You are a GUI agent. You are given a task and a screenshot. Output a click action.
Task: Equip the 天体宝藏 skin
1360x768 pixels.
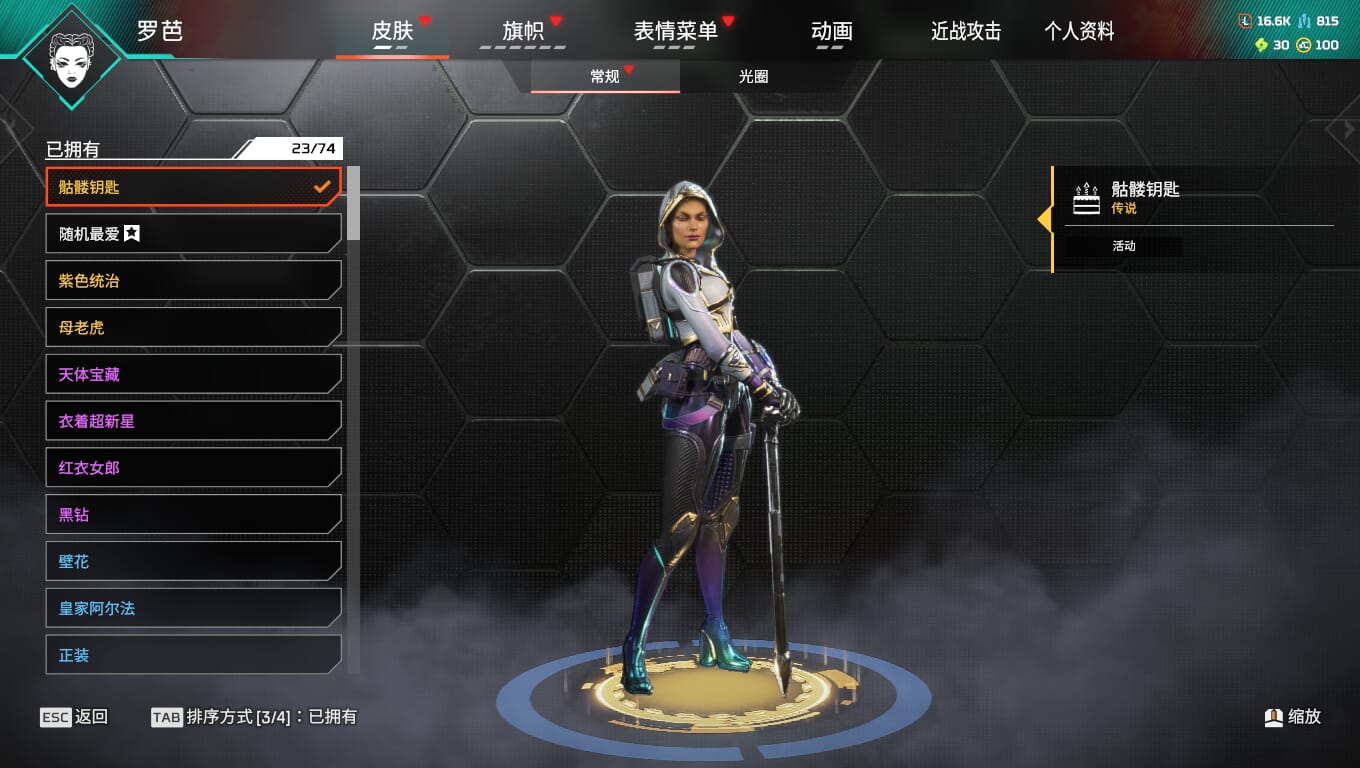[193, 375]
